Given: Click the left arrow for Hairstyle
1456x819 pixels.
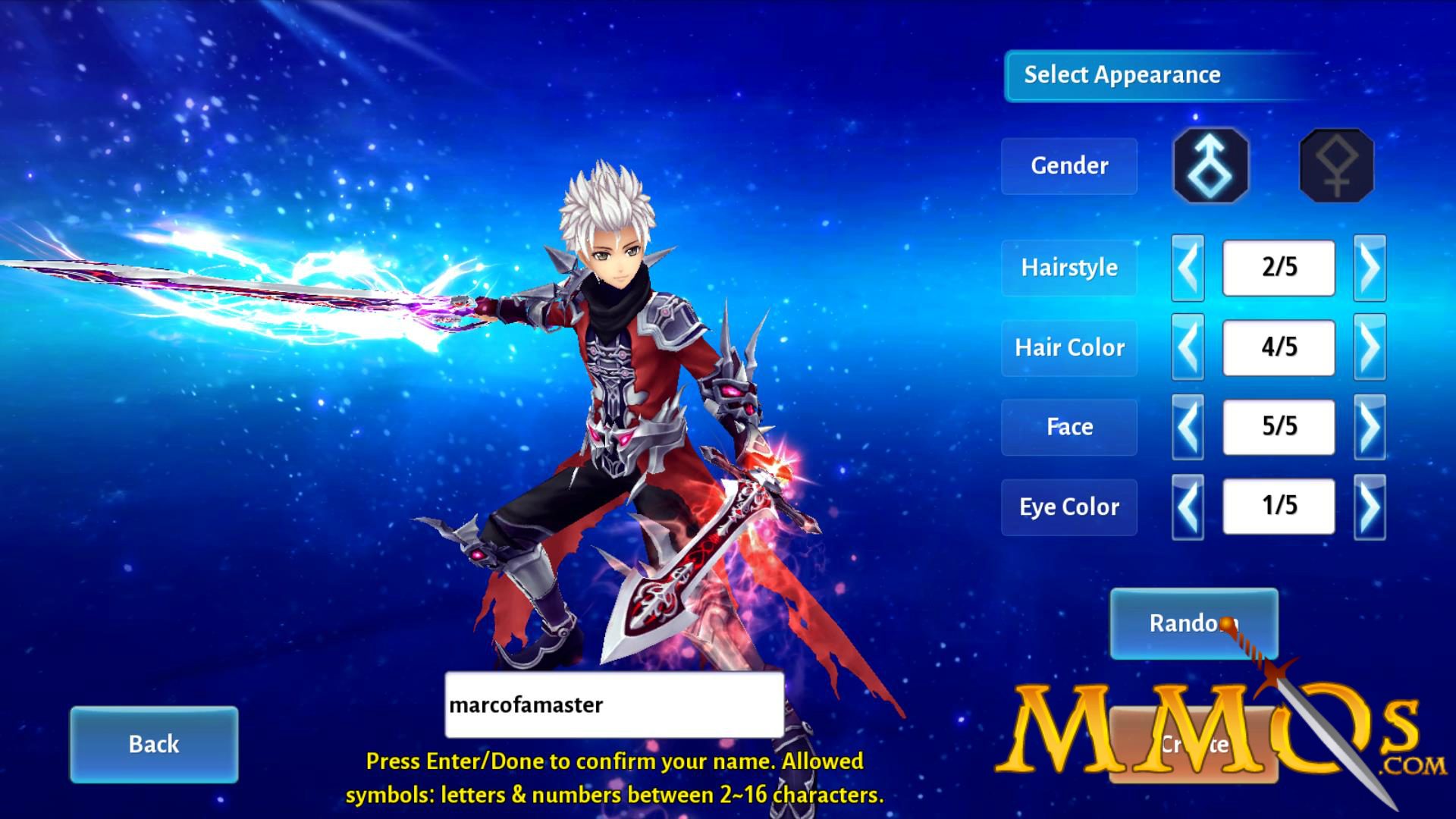Looking at the screenshot, I should 1188,268.
